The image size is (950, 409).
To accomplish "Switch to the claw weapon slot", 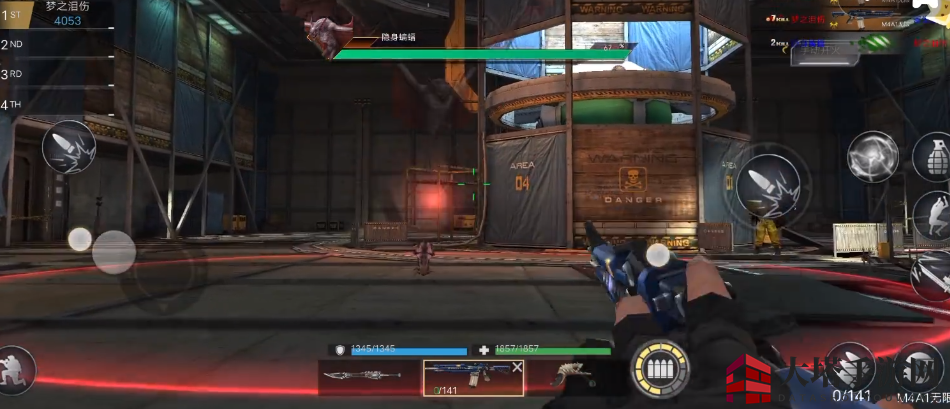I will coord(568,376).
